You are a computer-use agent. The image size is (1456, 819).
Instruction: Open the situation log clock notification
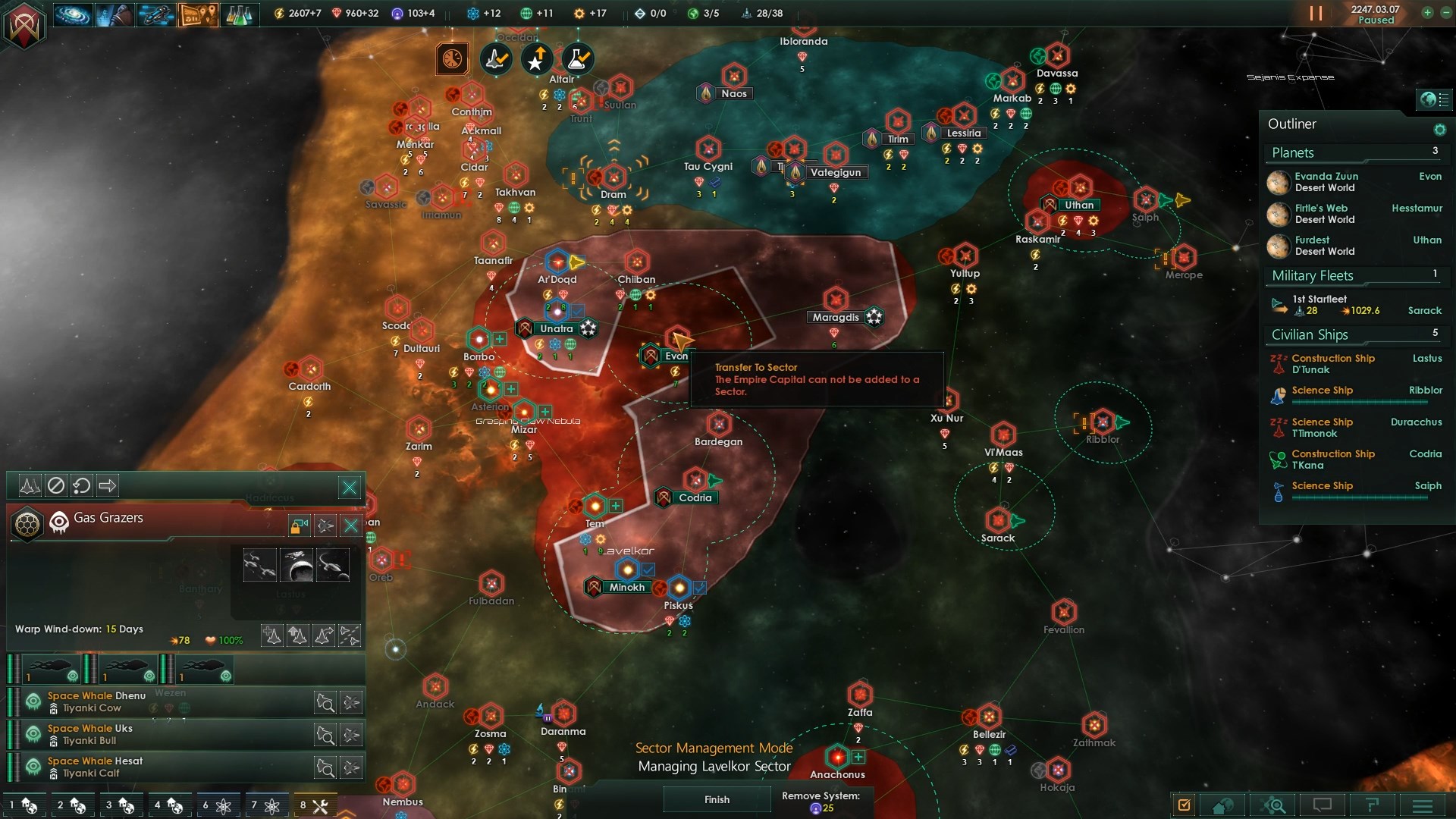(452, 58)
